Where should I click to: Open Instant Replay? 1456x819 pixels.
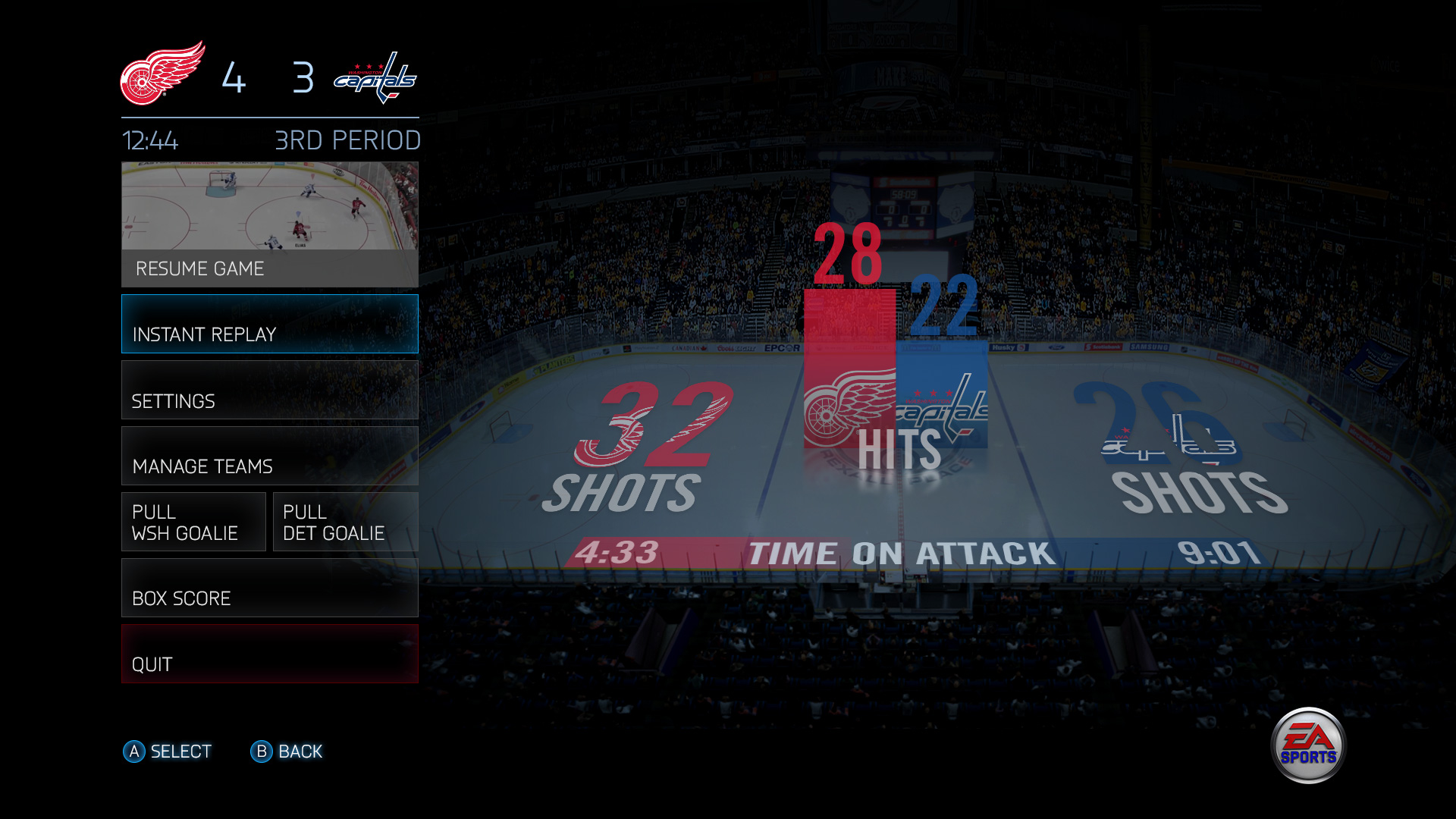pyautogui.click(x=269, y=324)
